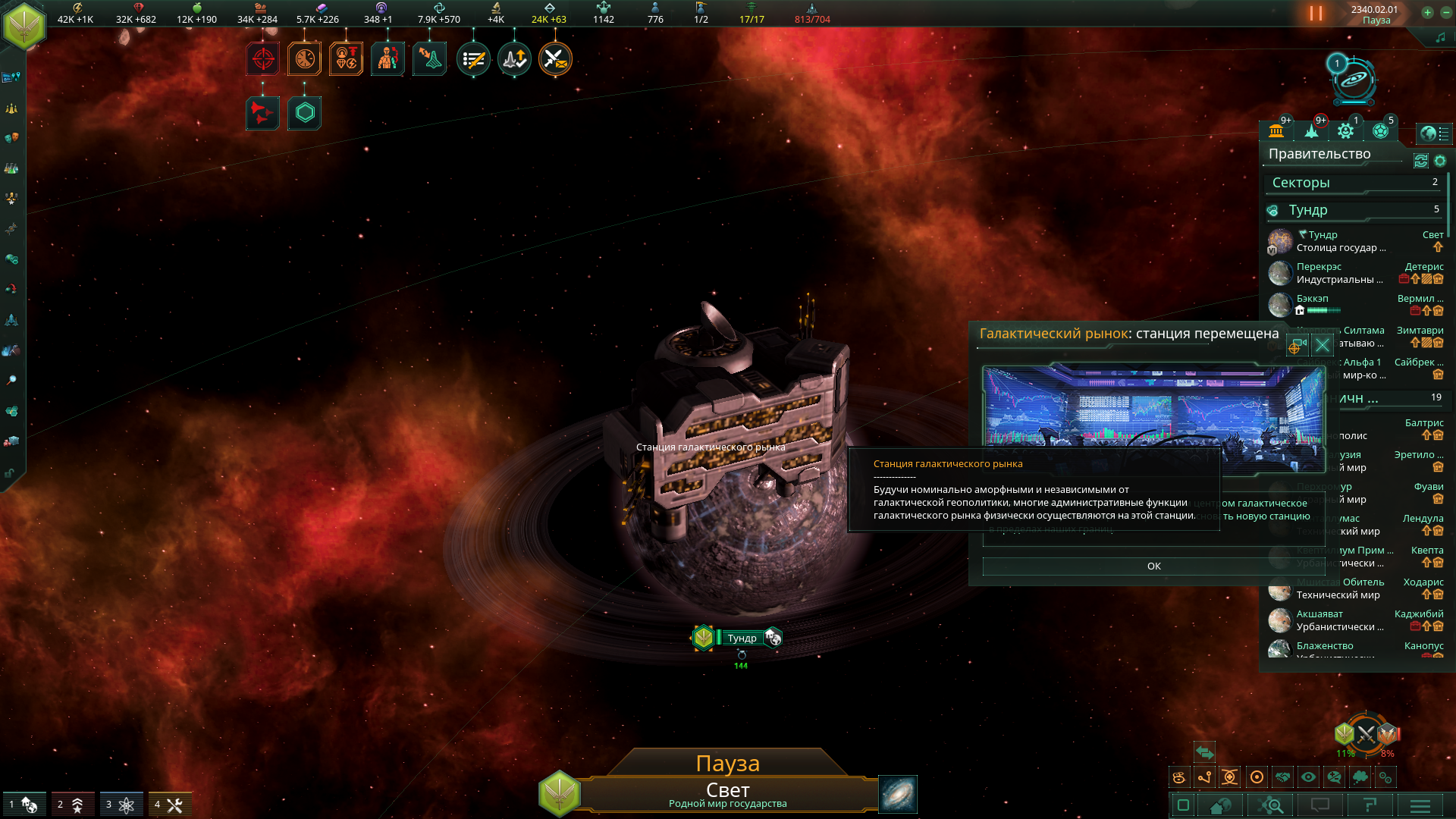Close the galactic market station popup
This screenshot has width=1456, height=819.
pyautogui.click(x=1323, y=346)
